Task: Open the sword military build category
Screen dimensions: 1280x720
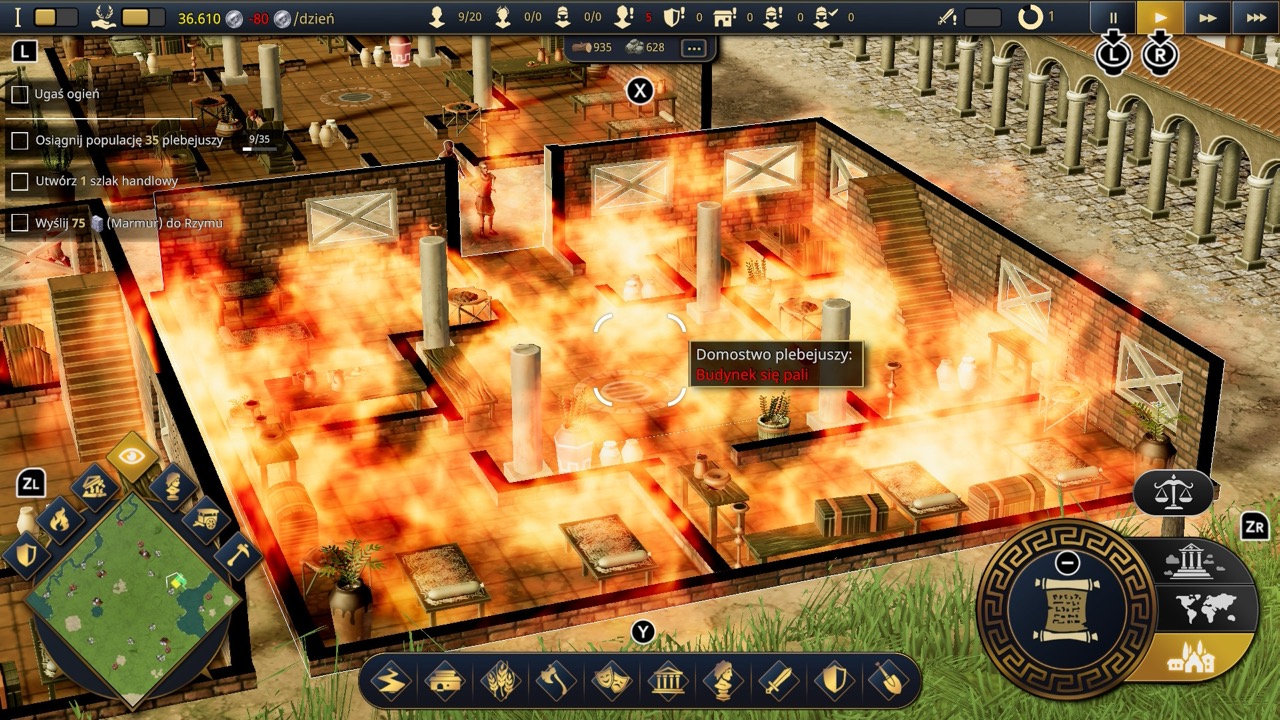Action: point(778,682)
